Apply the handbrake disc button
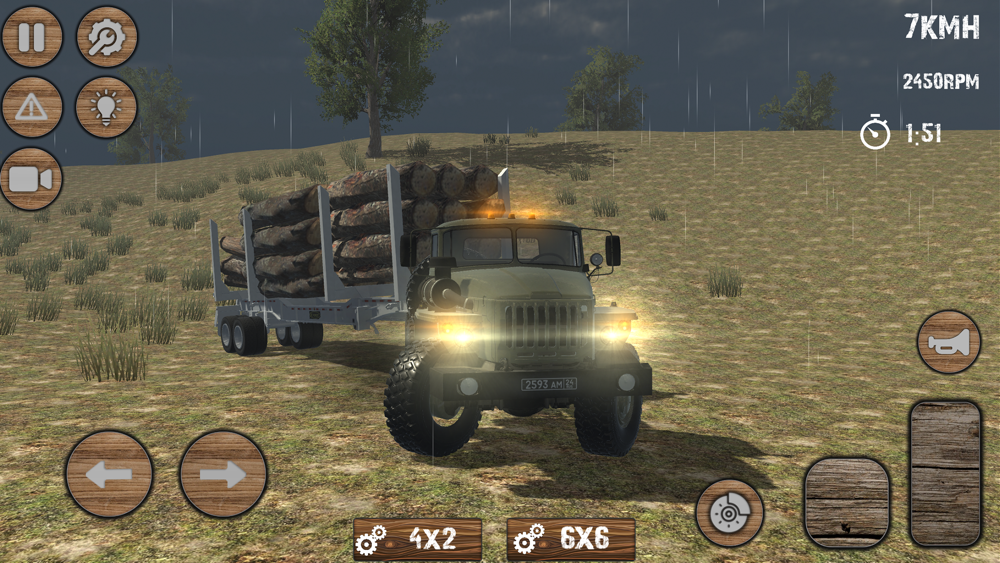Screen dimensions: 1000x563 730,513
